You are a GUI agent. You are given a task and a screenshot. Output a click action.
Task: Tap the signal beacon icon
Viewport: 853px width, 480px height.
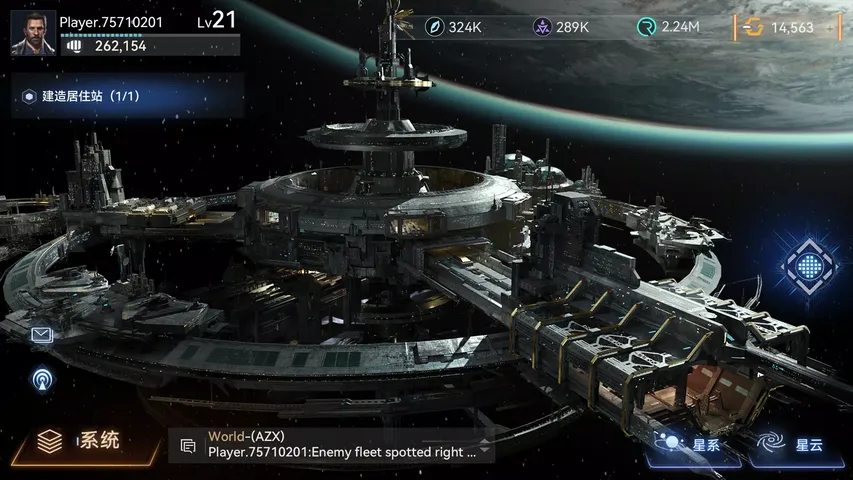click(x=42, y=379)
